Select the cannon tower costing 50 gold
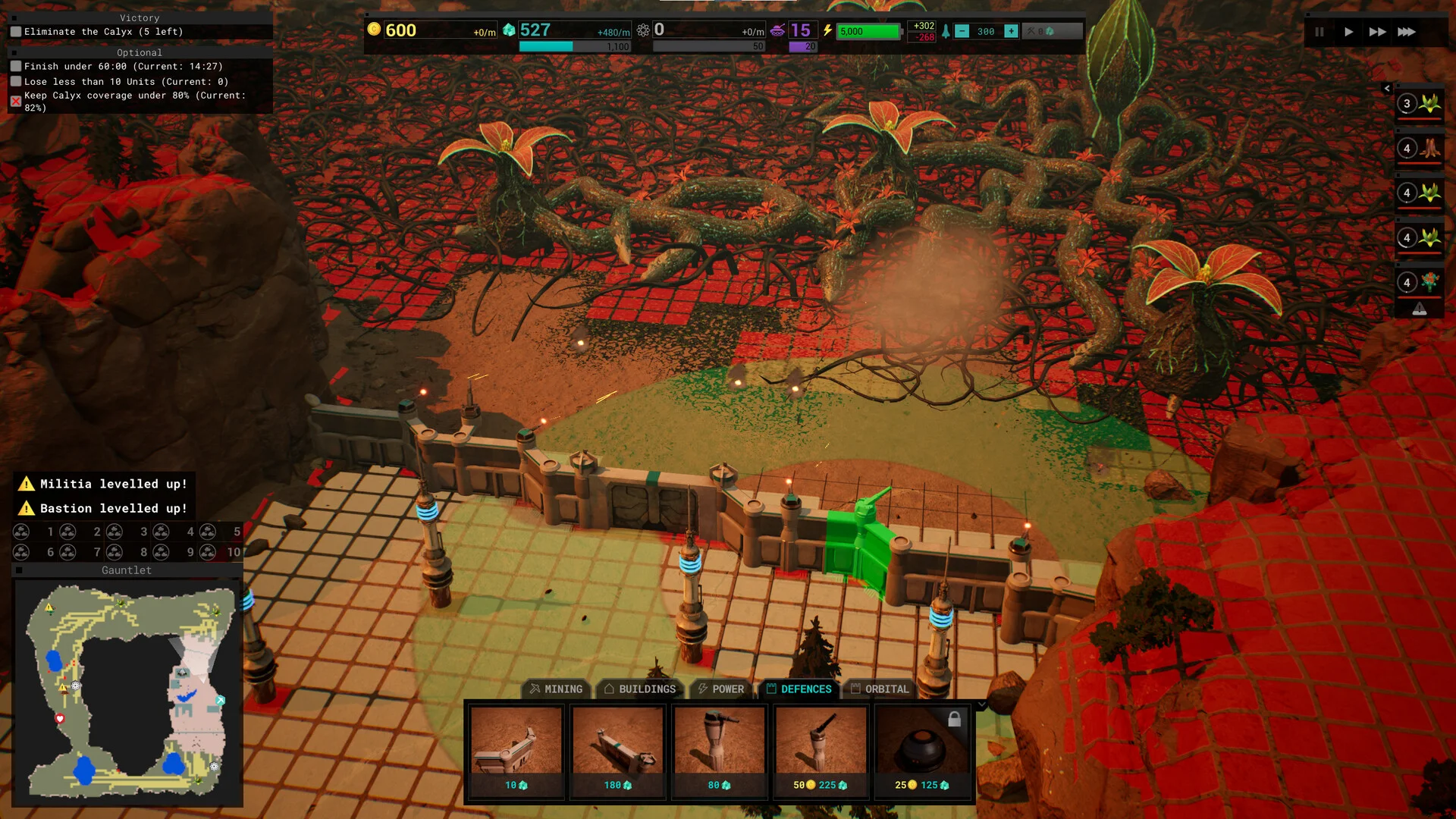Image resolution: width=1456 pixels, height=819 pixels. tap(821, 751)
